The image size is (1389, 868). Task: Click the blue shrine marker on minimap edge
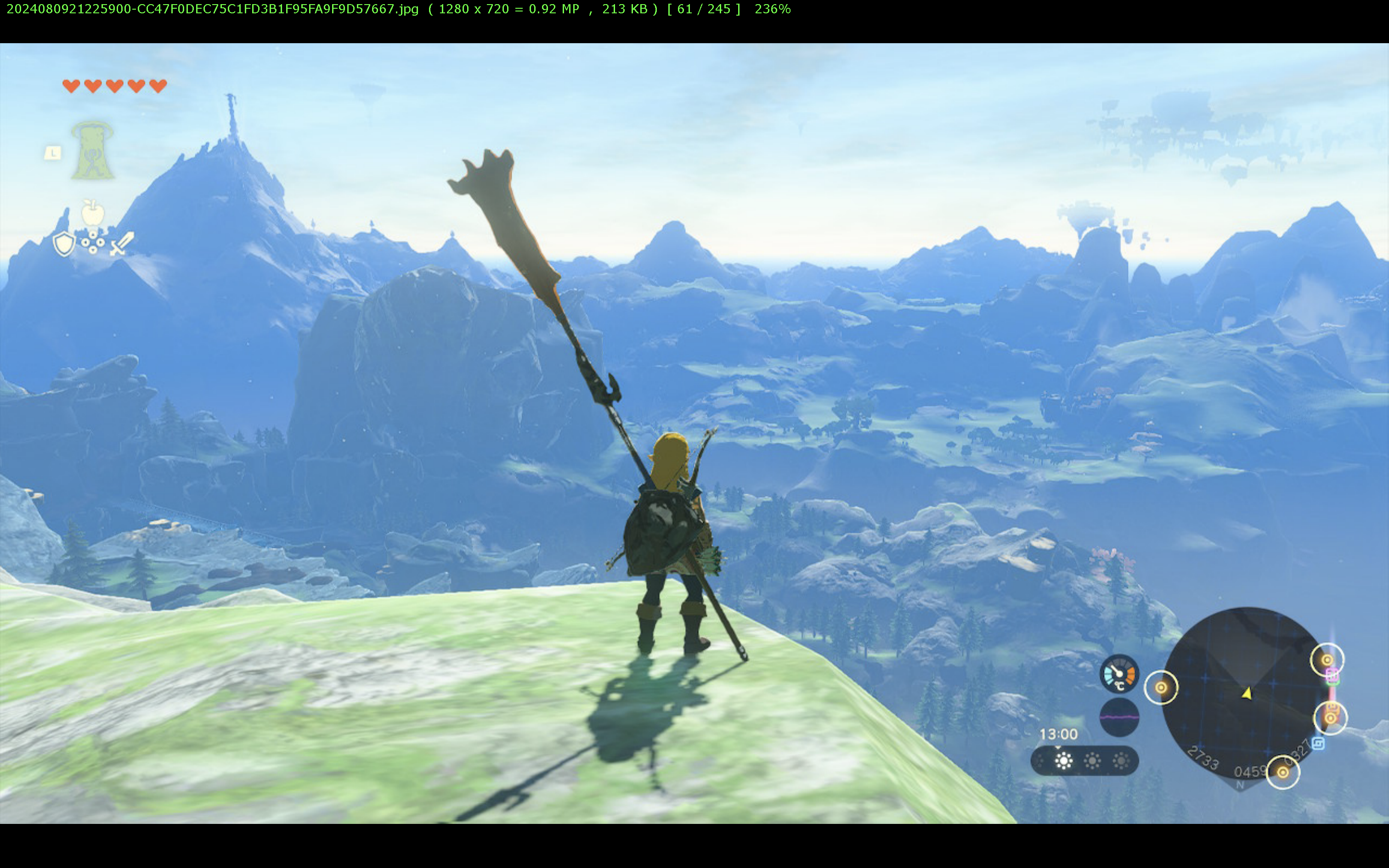coord(1318,744)
